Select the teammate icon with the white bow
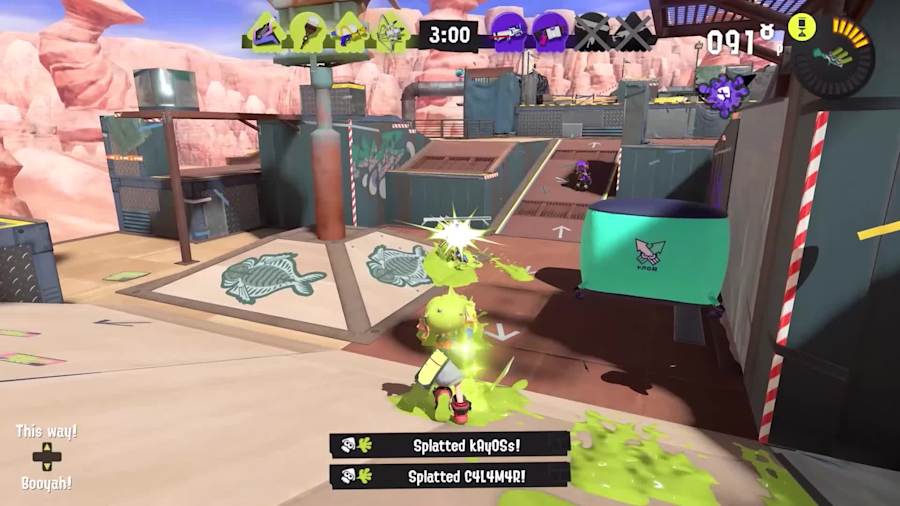The width and height of the screenshot is (900, 506). pos(390,33)
